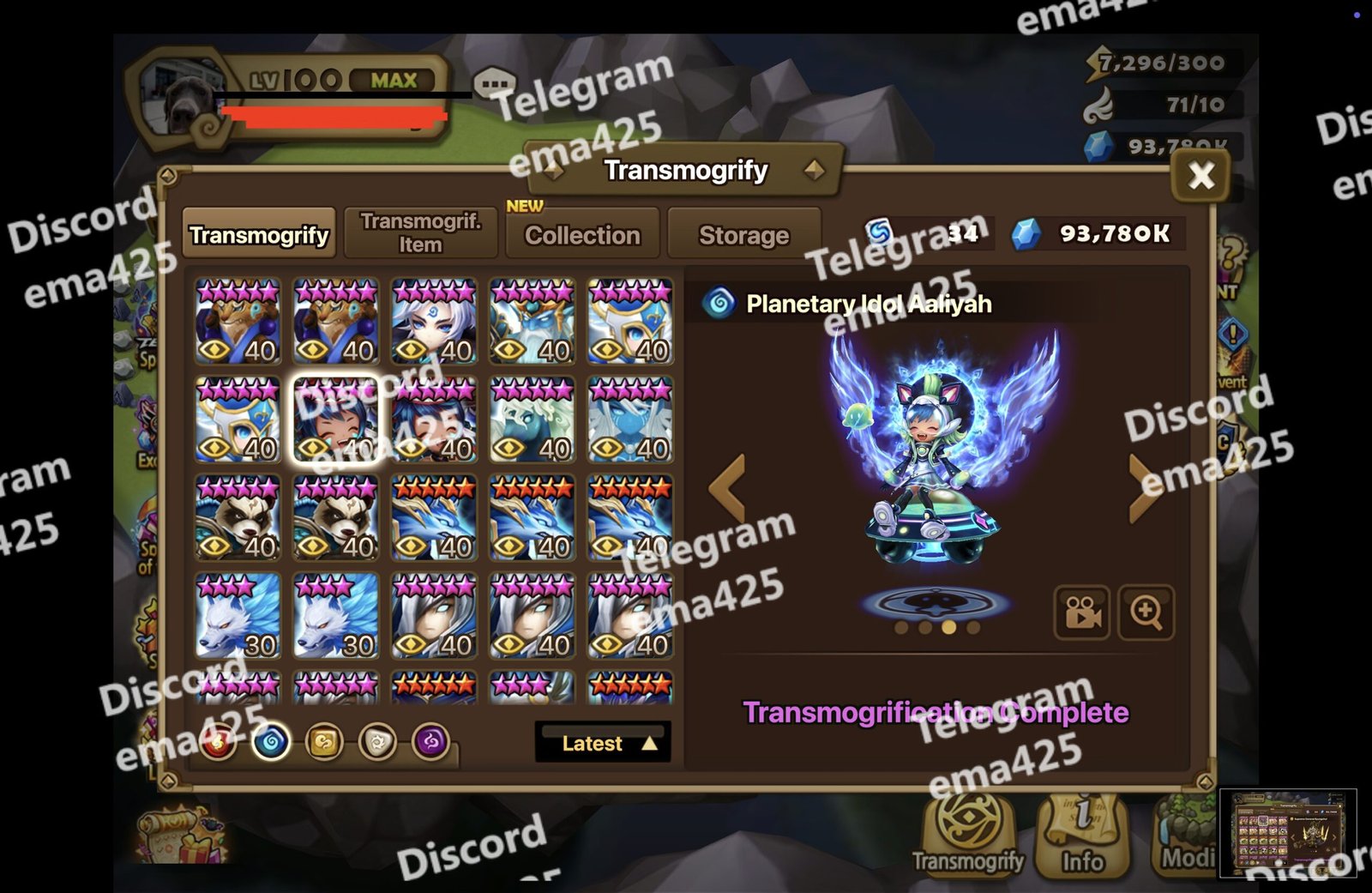Filter monsters by wind element

pos(324,742)
